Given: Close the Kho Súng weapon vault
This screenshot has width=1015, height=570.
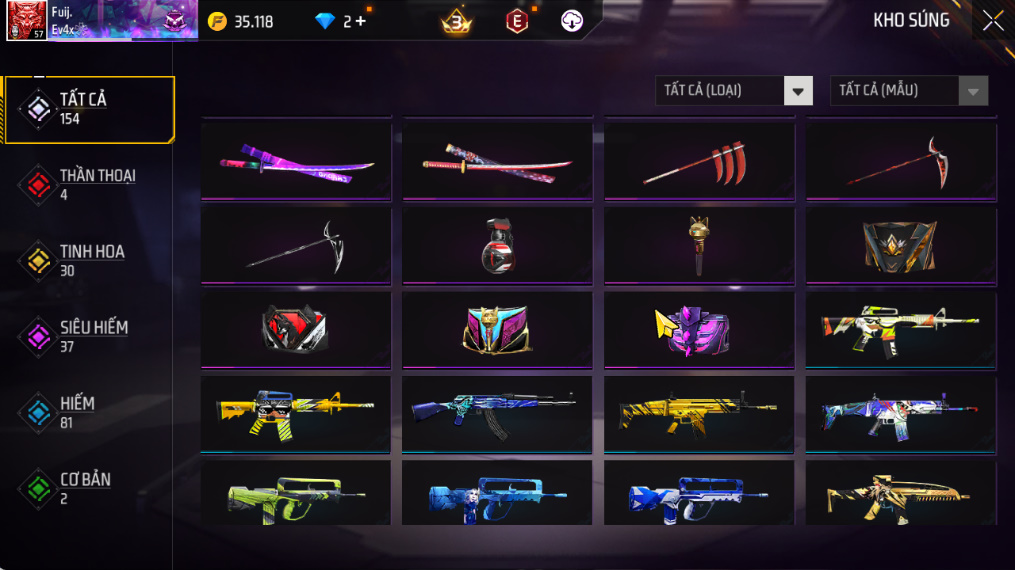Looking at the screenshot, I should pyautogui.click(x=992, y=21).
